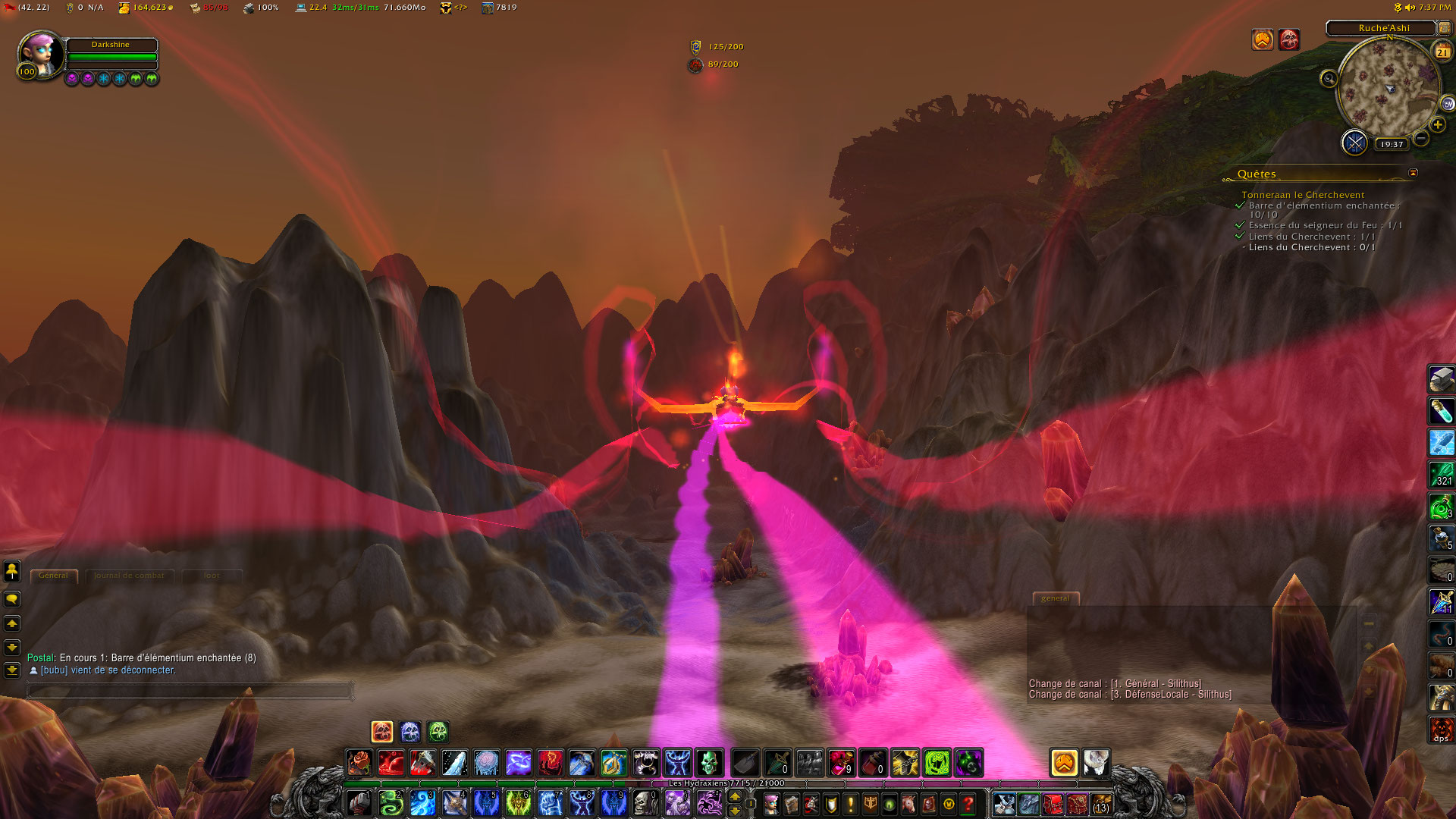Screen dimensions: 1456x819
Task: Activate the pink brain ability
Action: coord(486,762)
